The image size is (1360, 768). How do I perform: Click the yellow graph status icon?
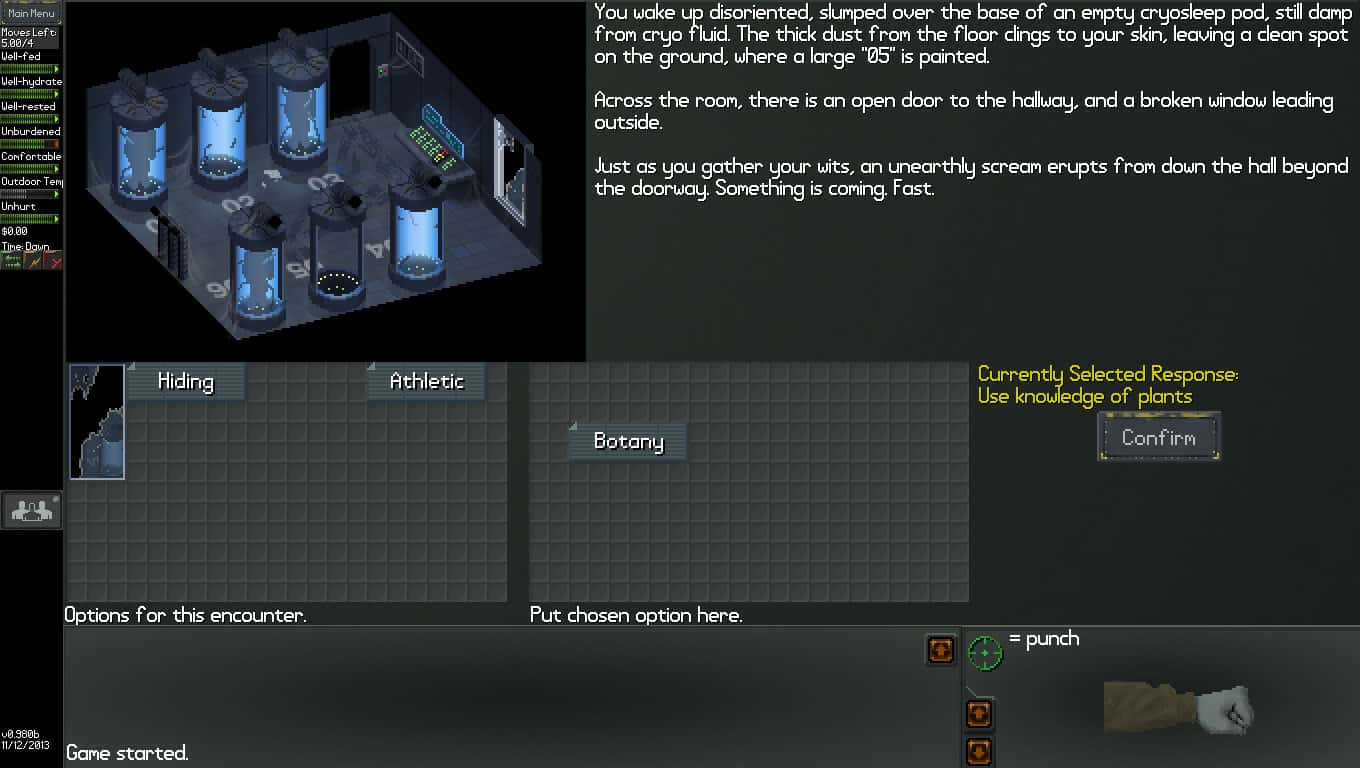click(x=32, y=260)
